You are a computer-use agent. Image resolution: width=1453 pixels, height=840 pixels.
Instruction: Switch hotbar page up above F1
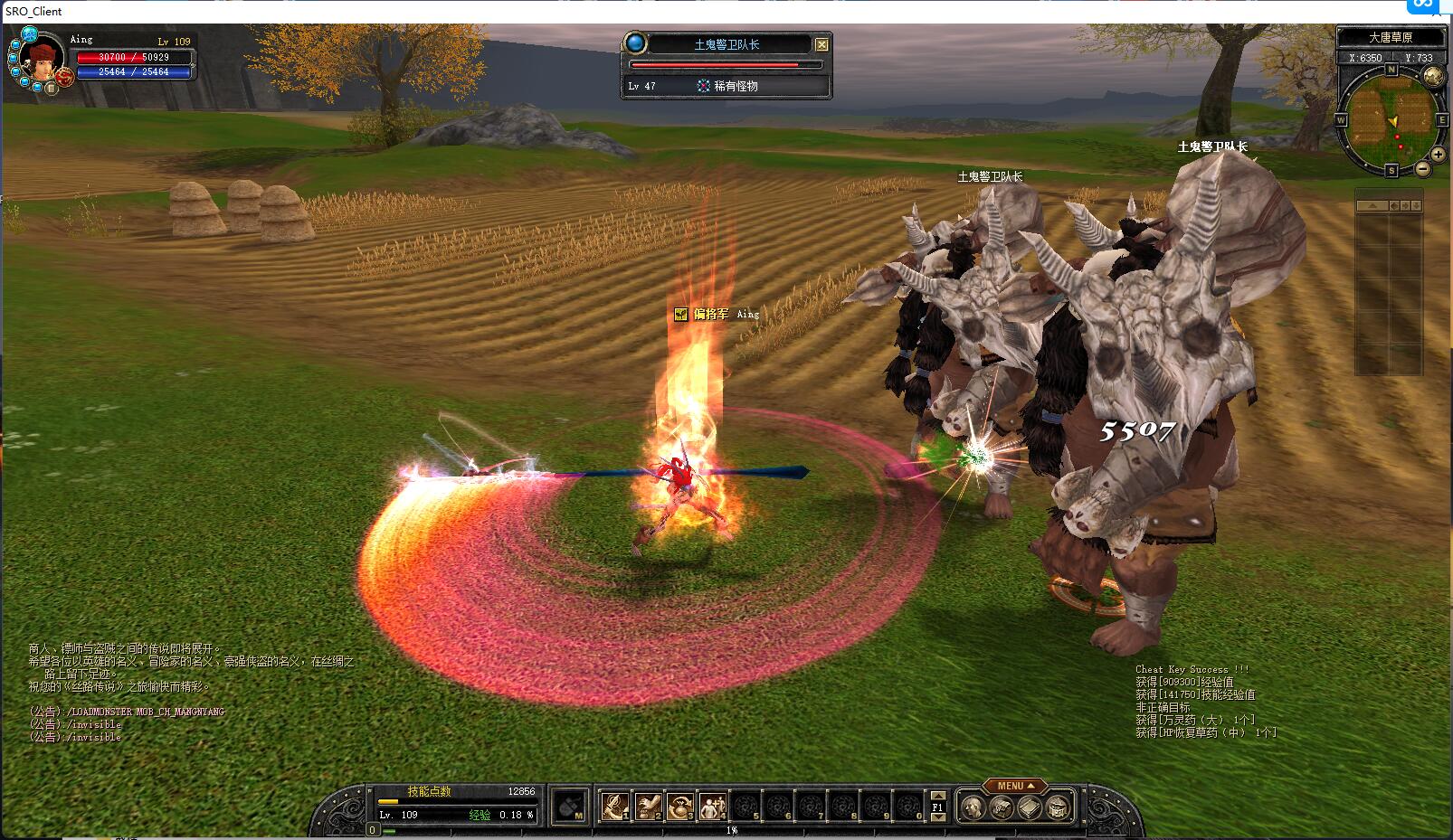938,795
